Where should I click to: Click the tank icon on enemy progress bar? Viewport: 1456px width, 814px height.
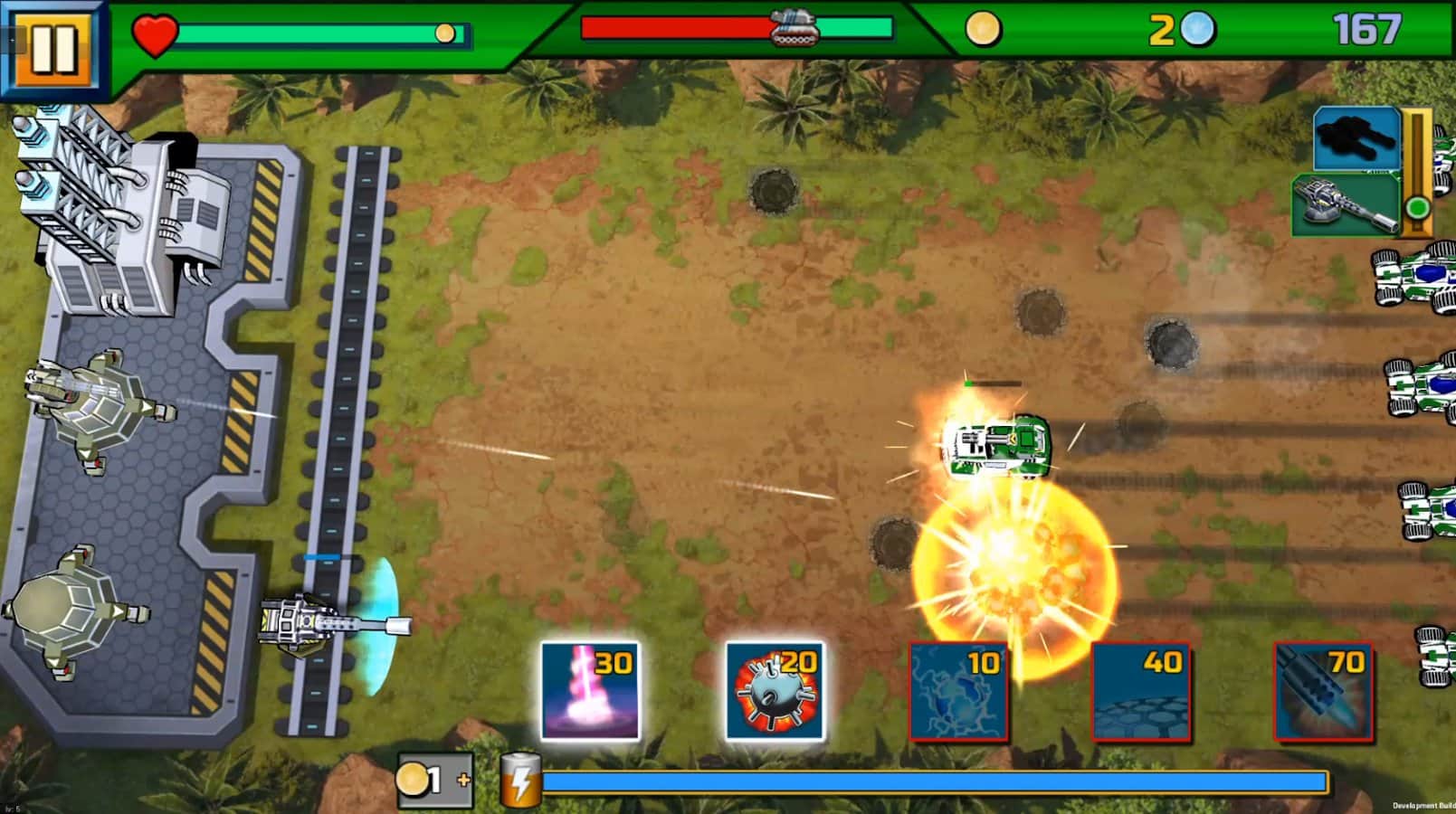(x=794, y=27)
